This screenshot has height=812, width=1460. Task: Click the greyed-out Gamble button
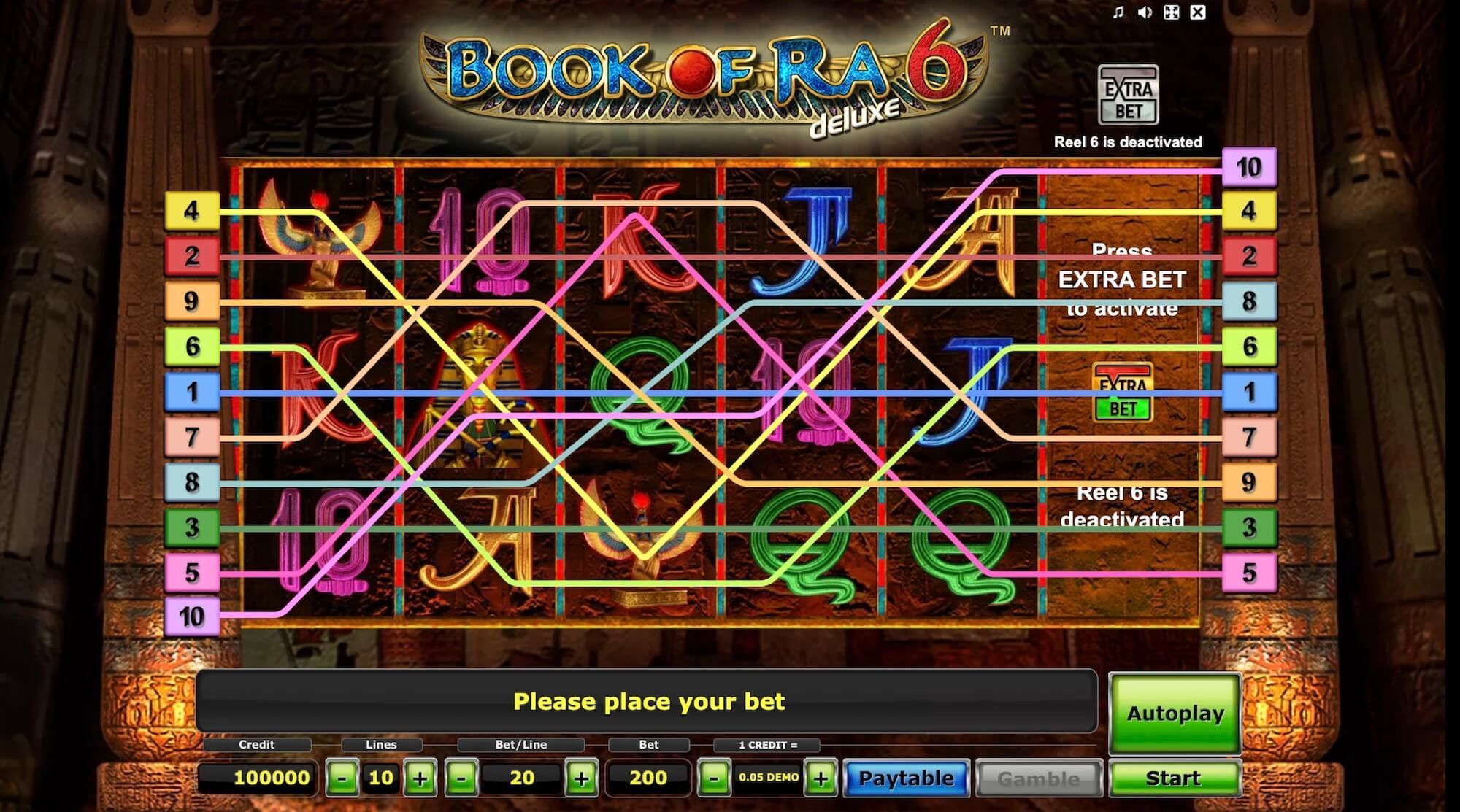1040,778
